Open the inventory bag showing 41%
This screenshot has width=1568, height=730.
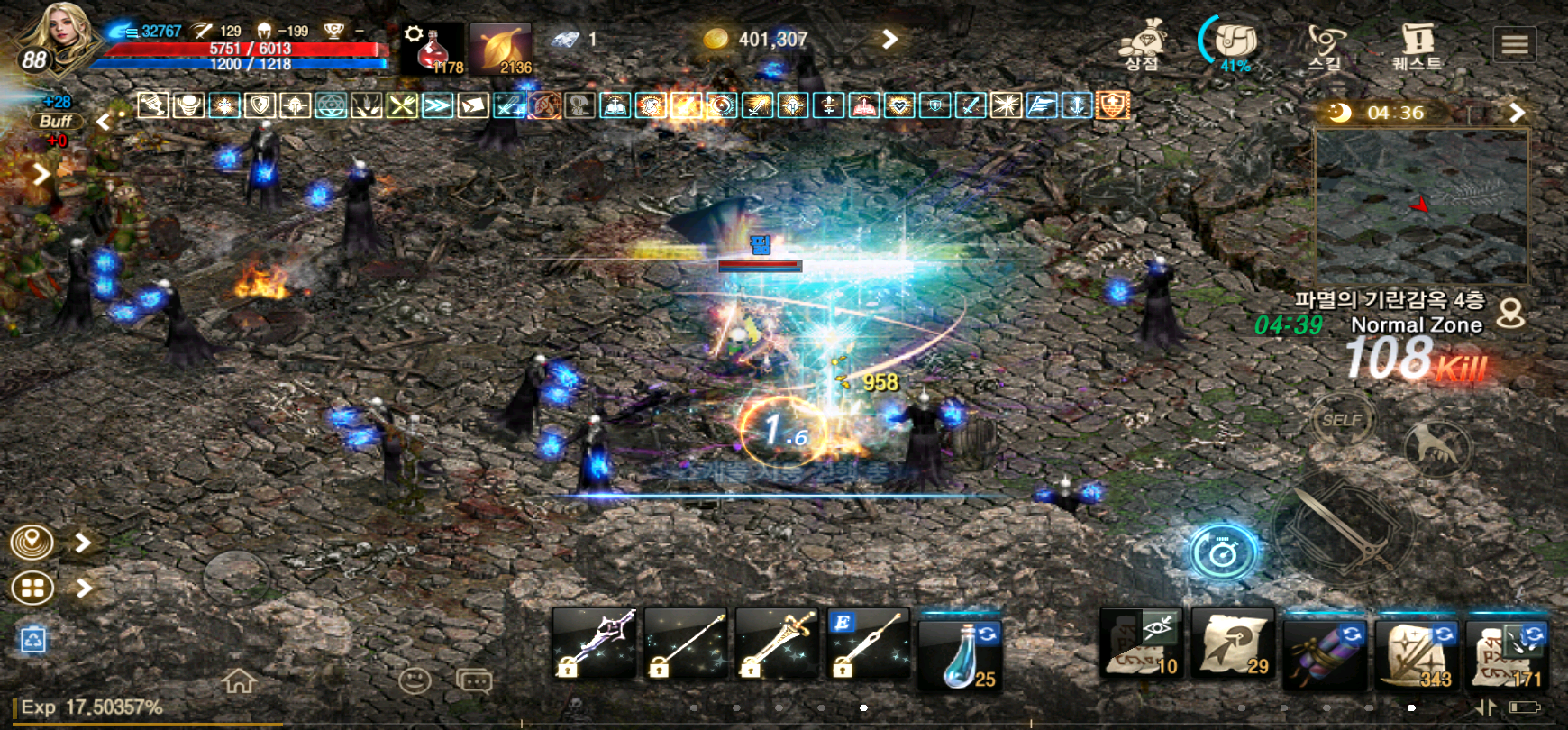coord(1234,45)
